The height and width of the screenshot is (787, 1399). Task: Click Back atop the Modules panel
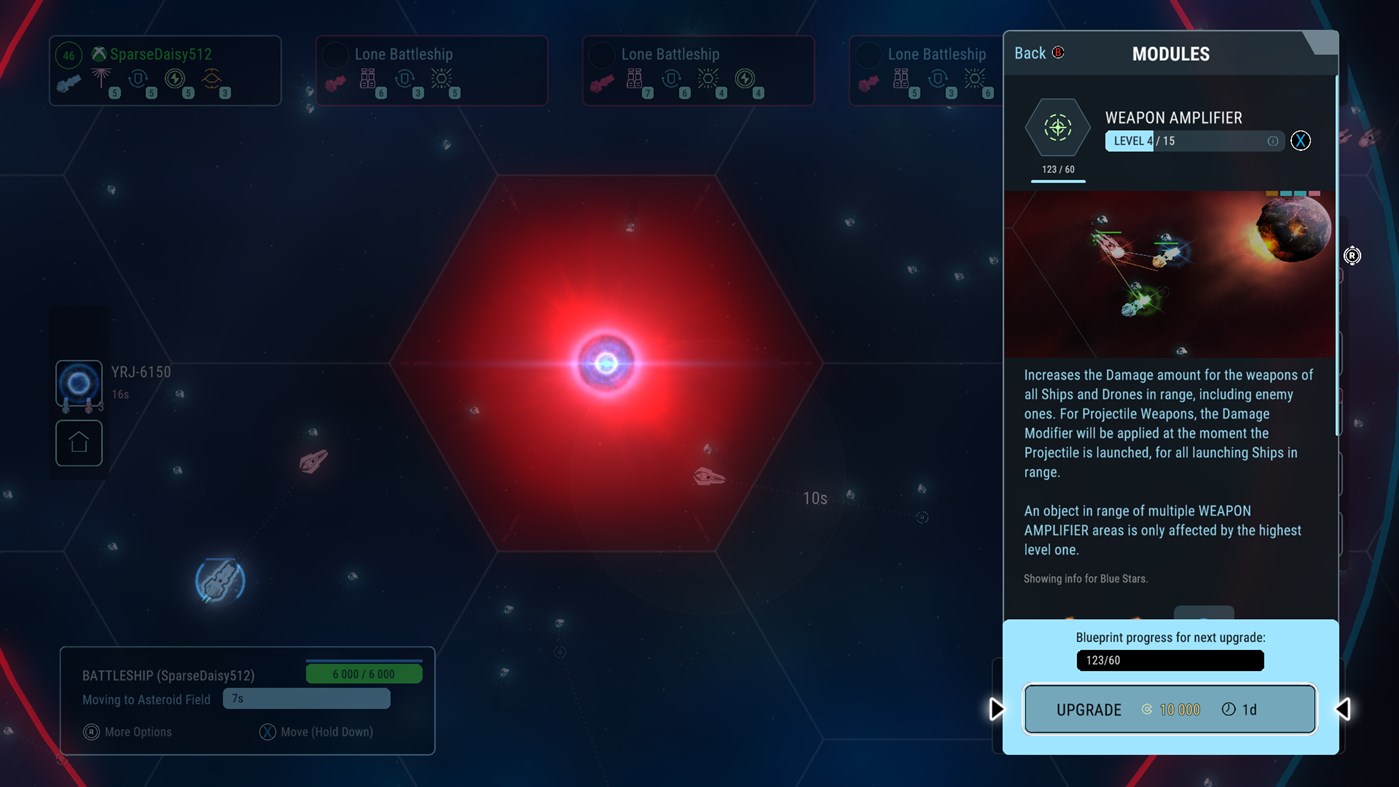(x=1029, y=52)
